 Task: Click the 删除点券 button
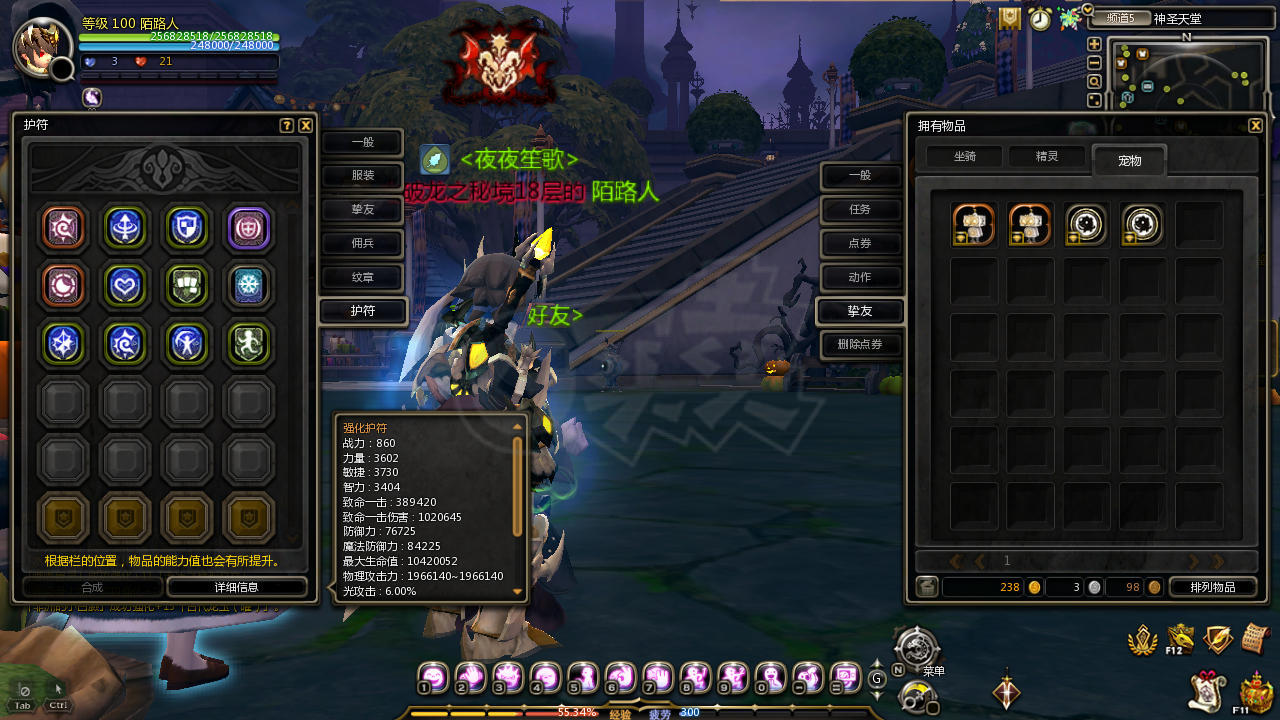point(860,345)
